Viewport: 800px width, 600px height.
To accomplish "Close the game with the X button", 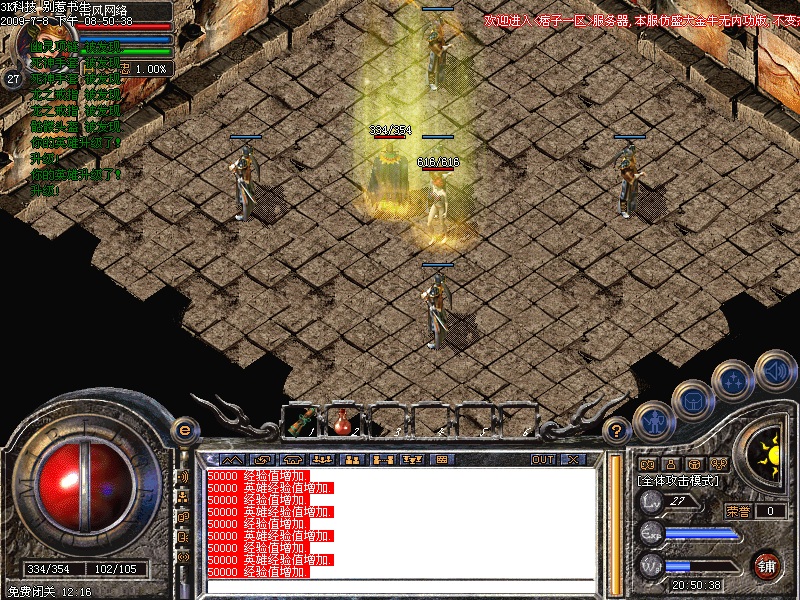I will click(573, 460).
